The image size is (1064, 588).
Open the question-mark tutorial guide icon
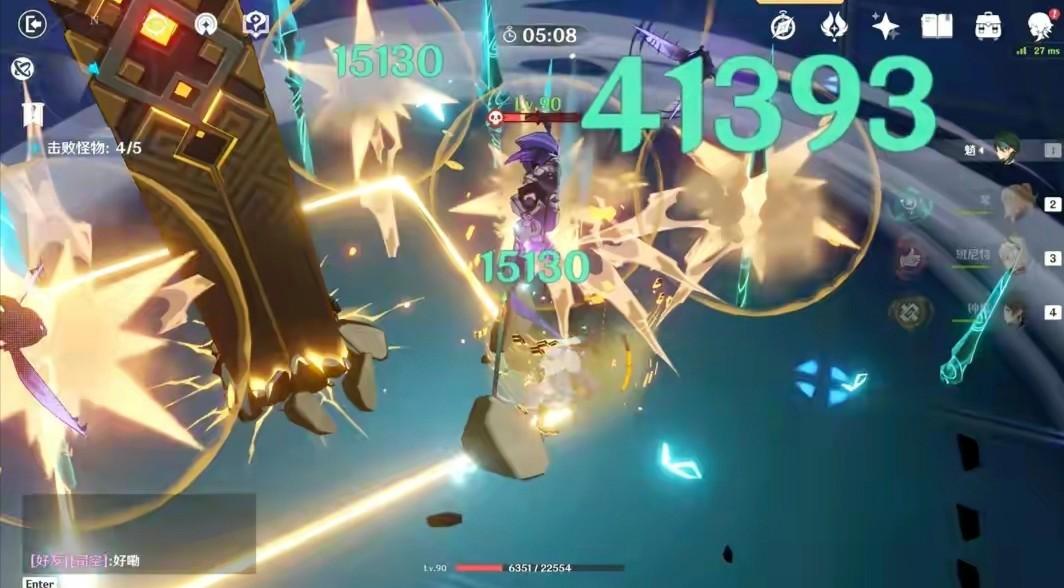click(256, 25)
